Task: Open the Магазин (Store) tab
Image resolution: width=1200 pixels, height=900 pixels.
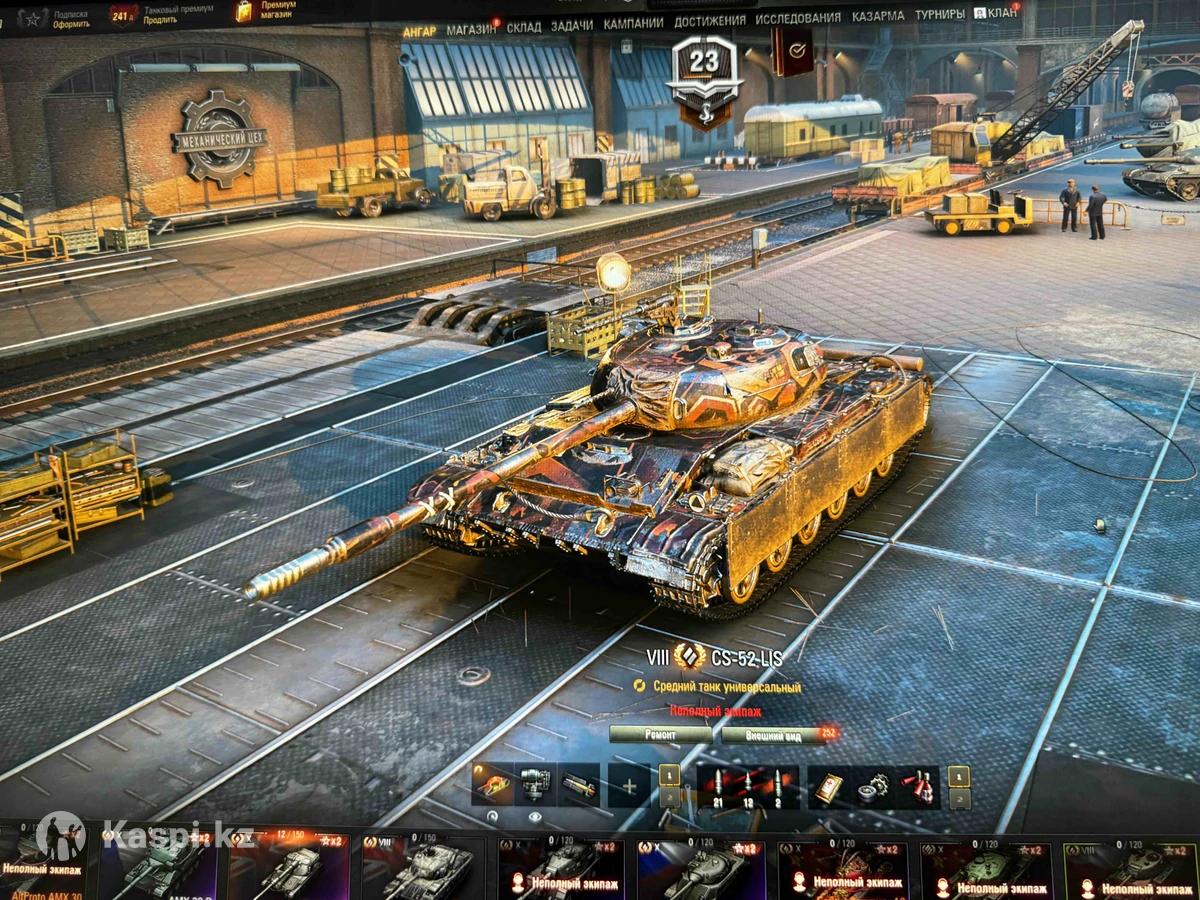Action: click(x=471, y=29)
